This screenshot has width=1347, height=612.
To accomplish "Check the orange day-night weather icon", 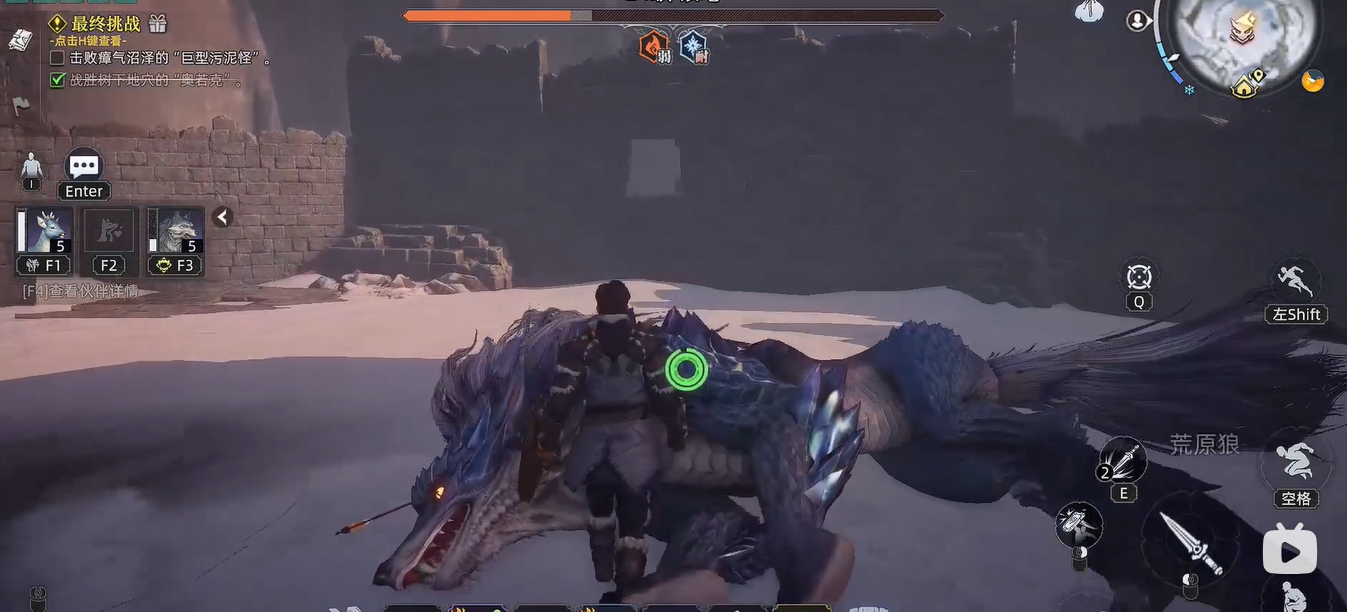I will point(1313,81).
